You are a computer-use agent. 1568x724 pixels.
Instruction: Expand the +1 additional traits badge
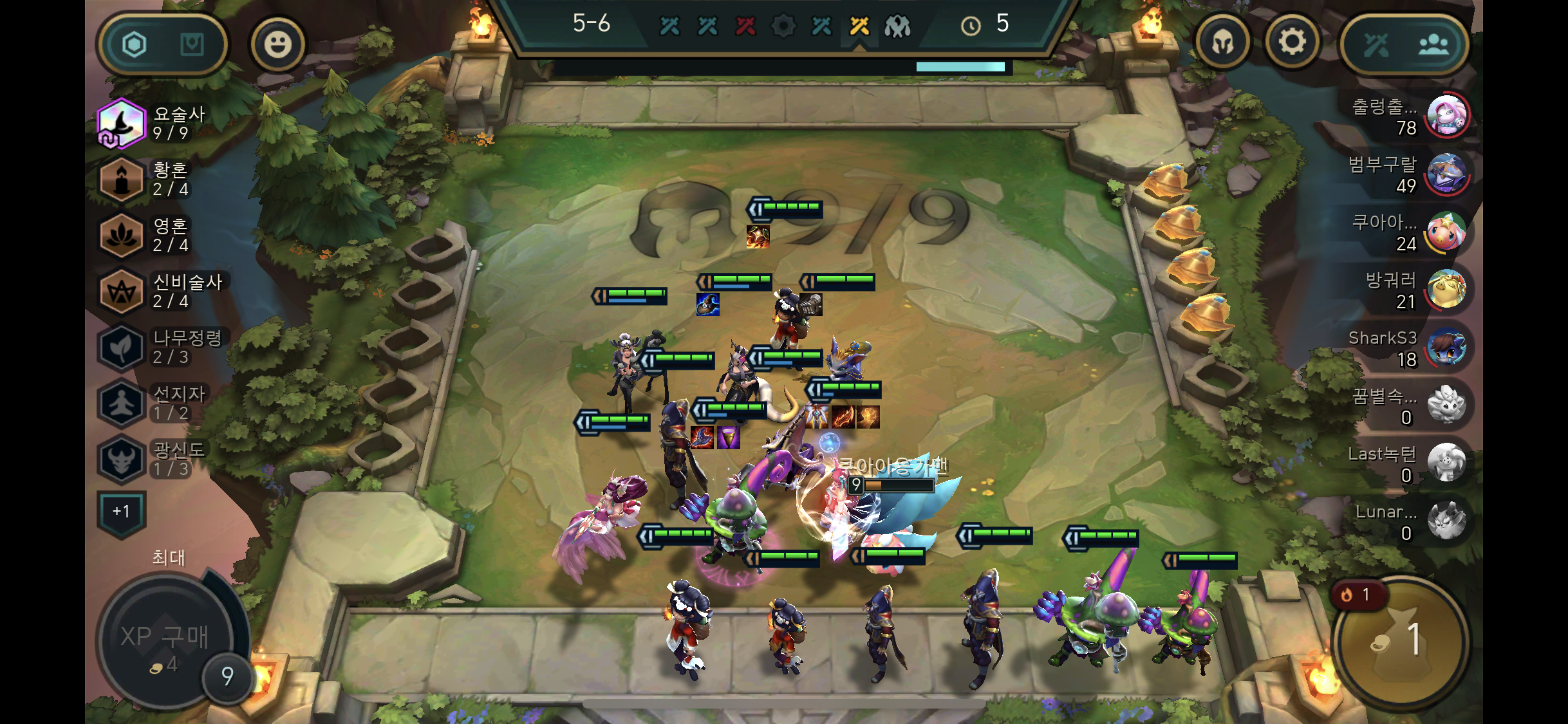(x=122, y=512)
